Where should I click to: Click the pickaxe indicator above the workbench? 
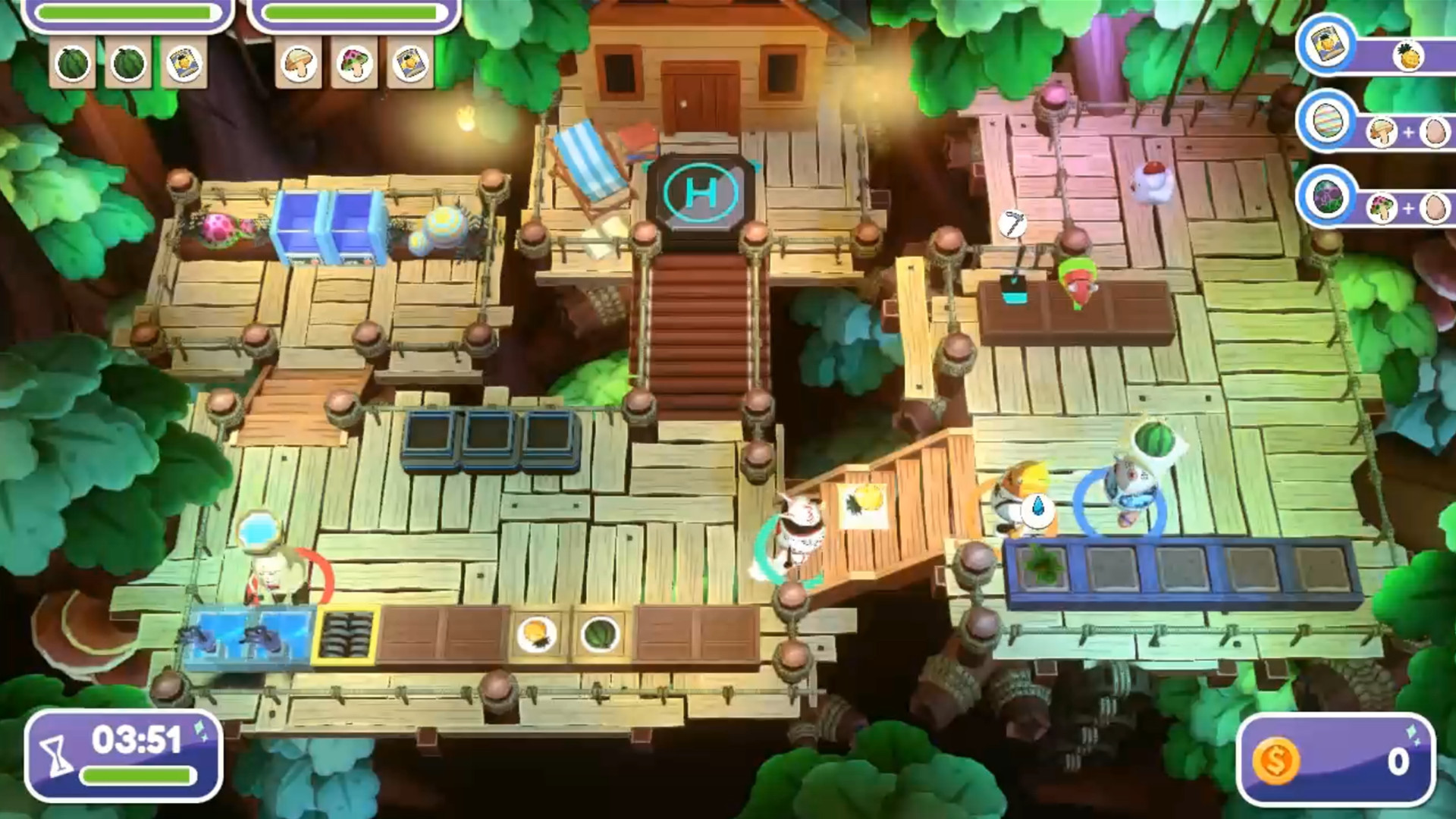coord(1014,221)
